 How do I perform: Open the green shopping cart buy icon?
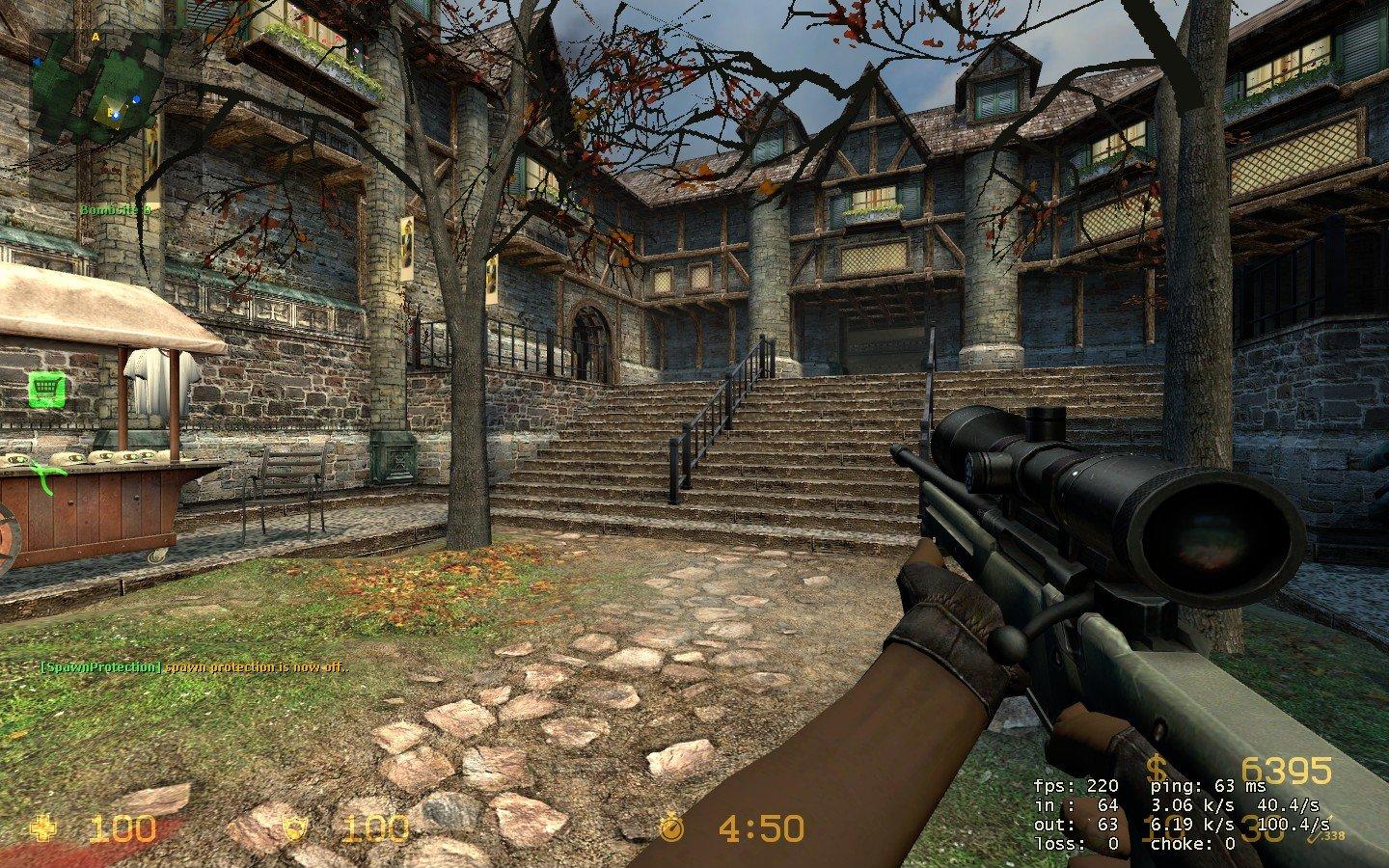41,389
